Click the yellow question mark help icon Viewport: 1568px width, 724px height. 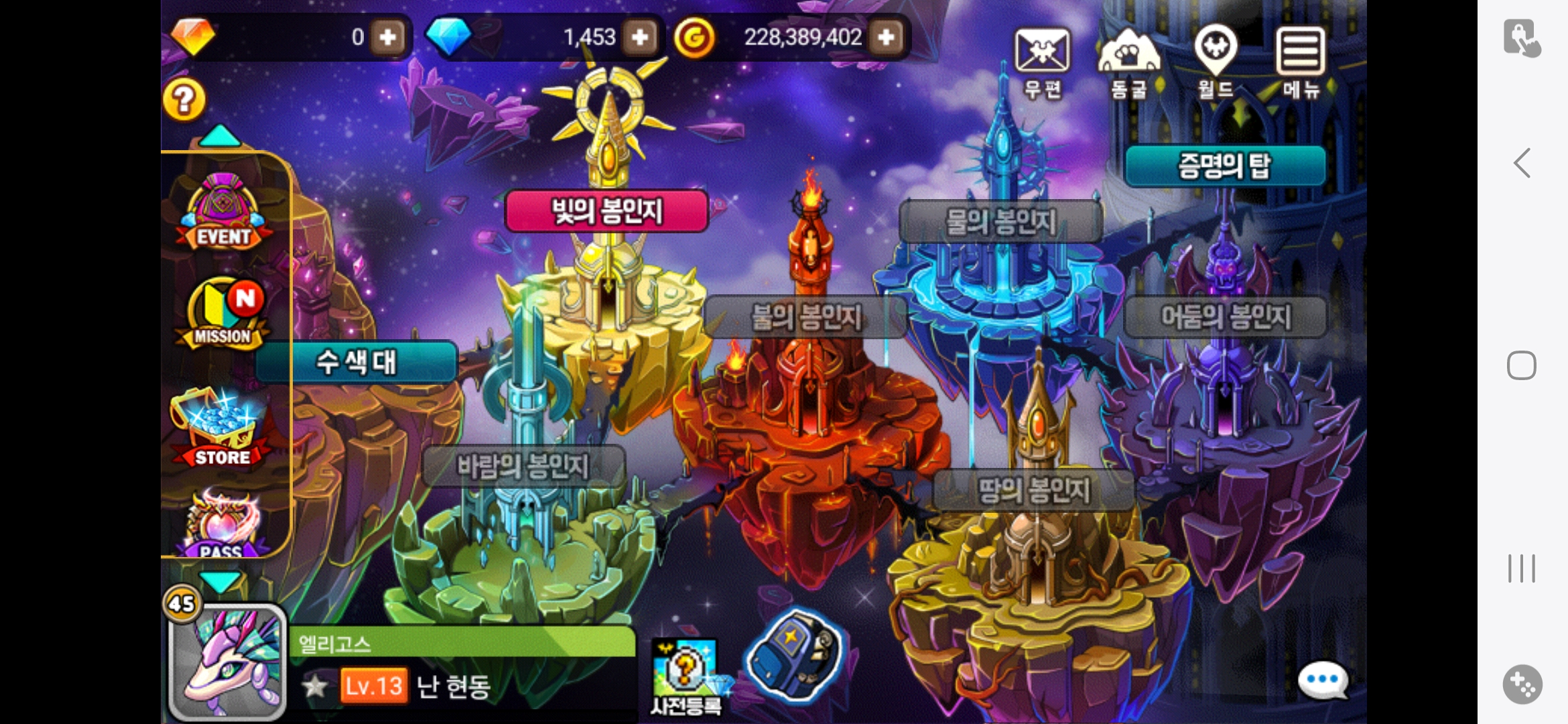point(184,101)
